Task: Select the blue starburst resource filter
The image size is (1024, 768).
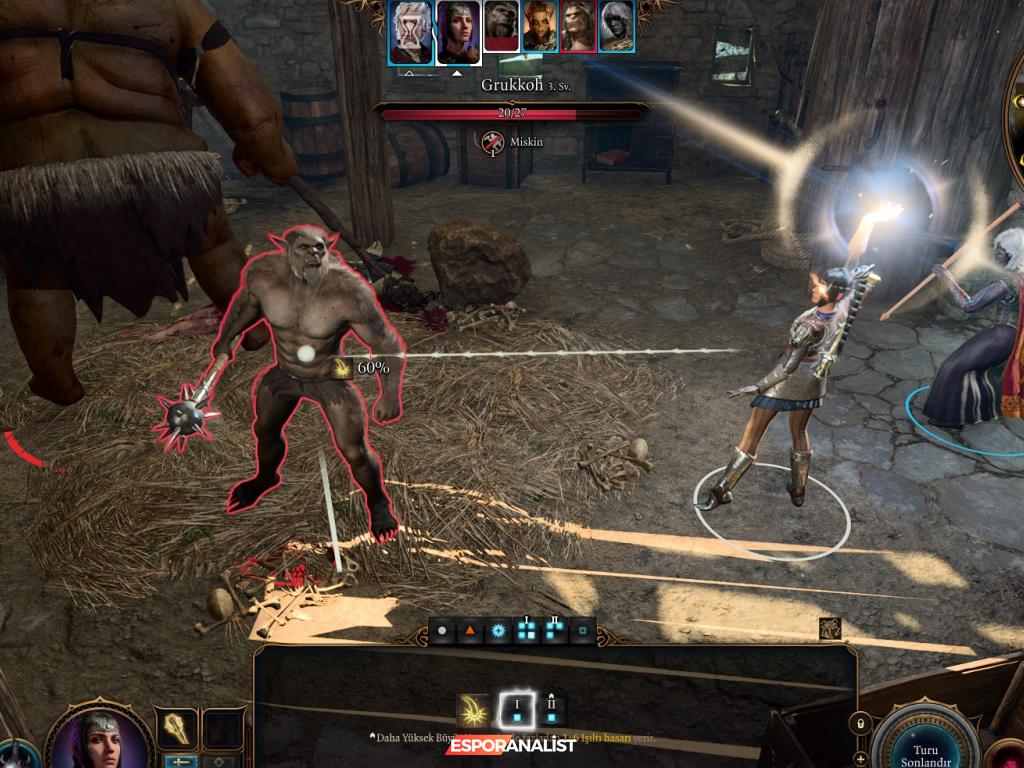Action: [497, 632]
